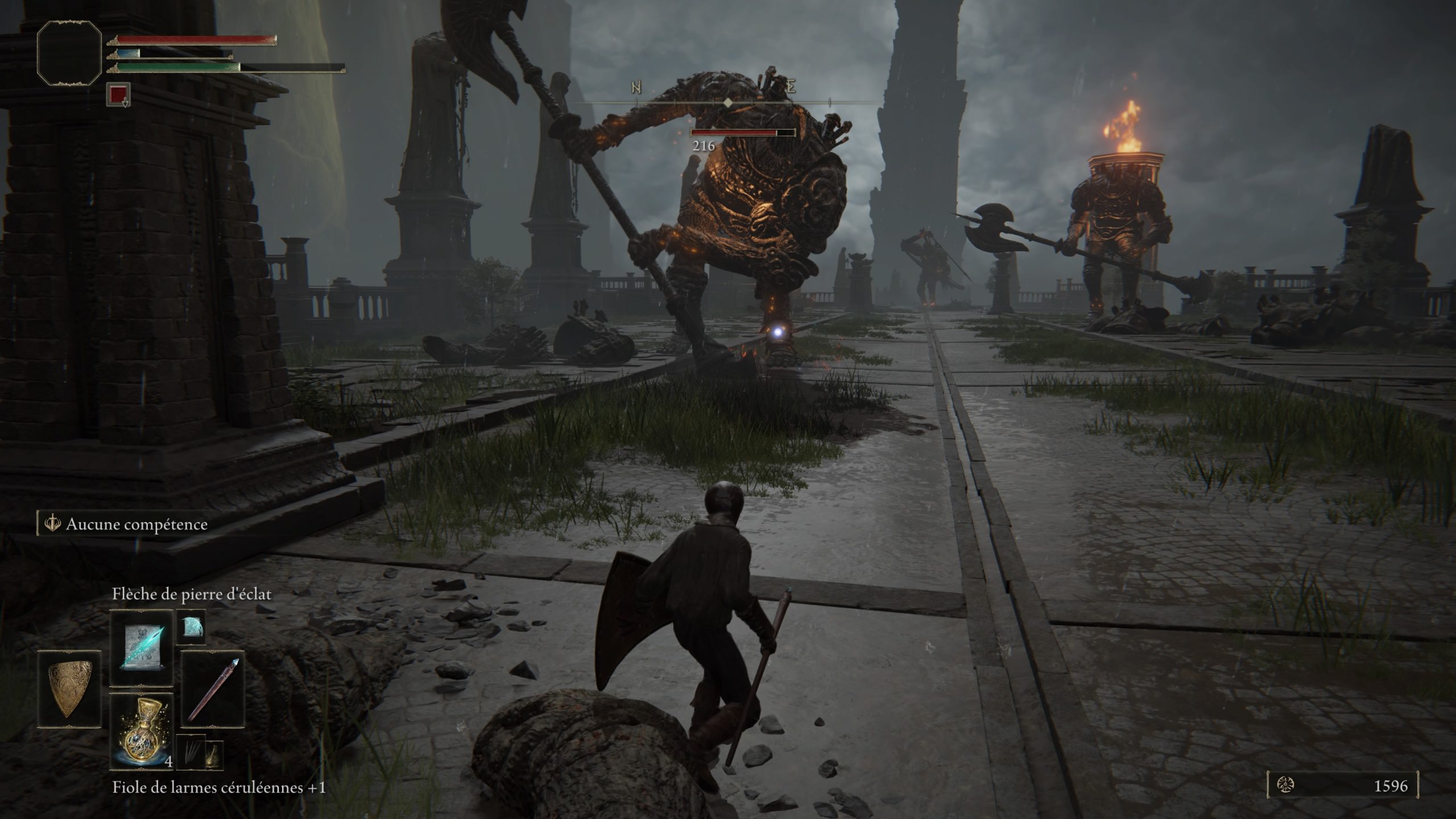
Task: Click the N marker on the compass bar
Action: point(636,86)
